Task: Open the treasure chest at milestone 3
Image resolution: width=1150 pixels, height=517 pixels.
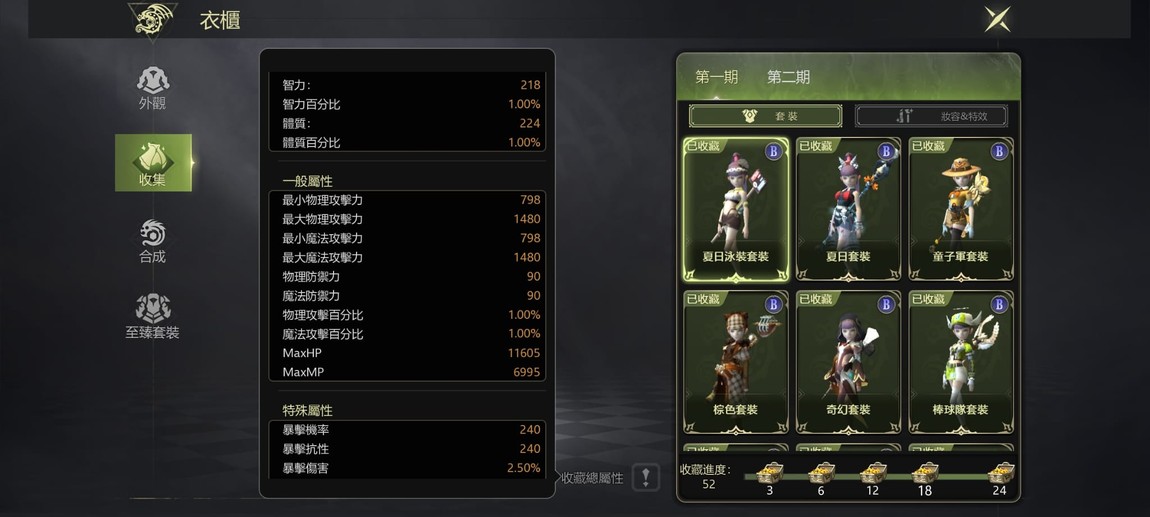Action: 769,474
